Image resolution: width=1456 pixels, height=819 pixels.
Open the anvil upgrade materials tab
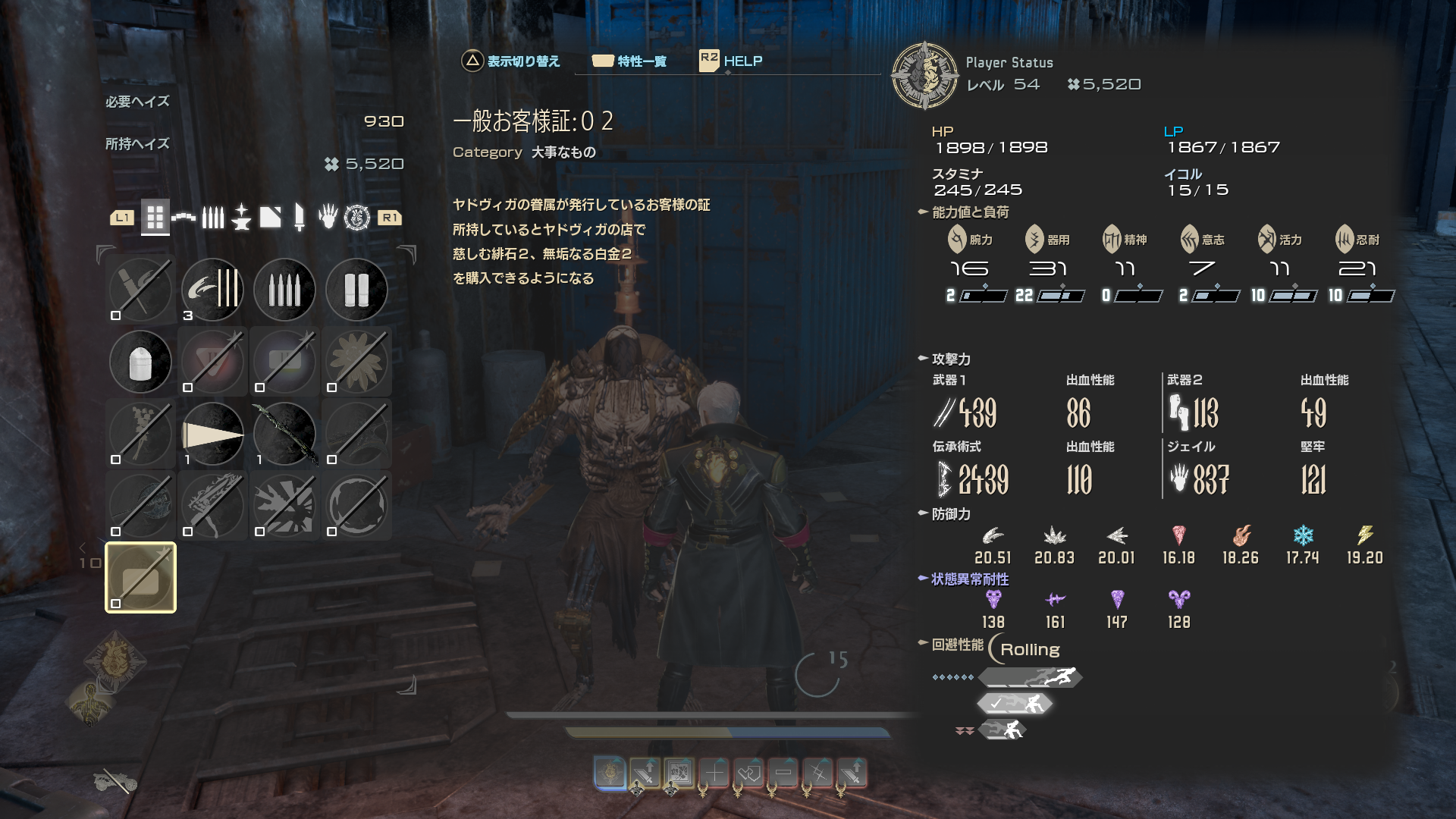tap(241, 218)
